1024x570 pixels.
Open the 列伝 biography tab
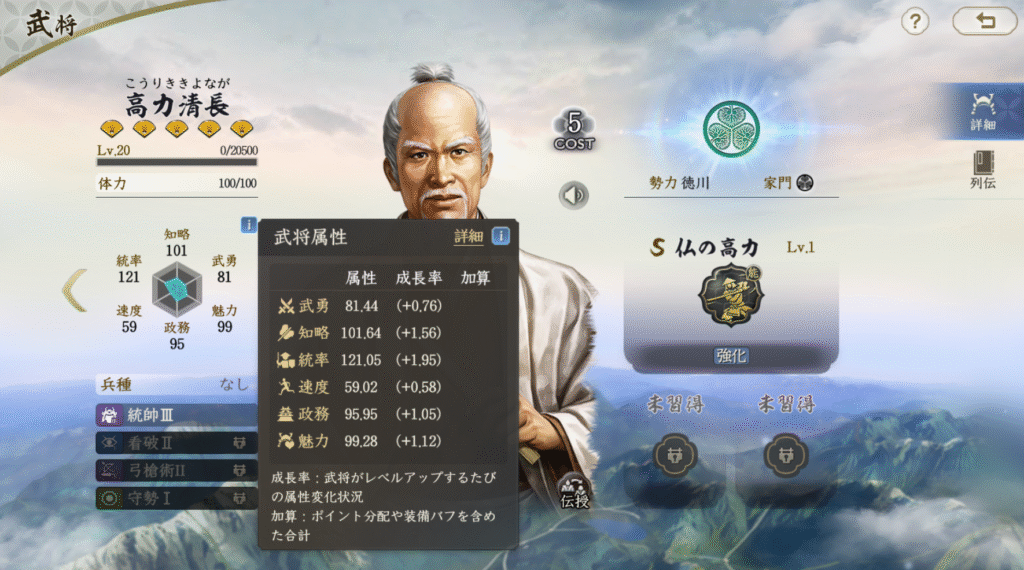click(x=983, y=170)
